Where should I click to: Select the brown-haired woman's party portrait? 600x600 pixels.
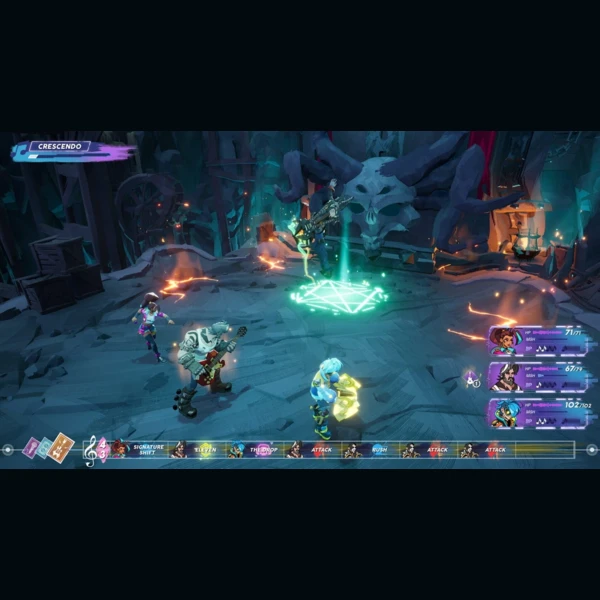tap(504, 341)
